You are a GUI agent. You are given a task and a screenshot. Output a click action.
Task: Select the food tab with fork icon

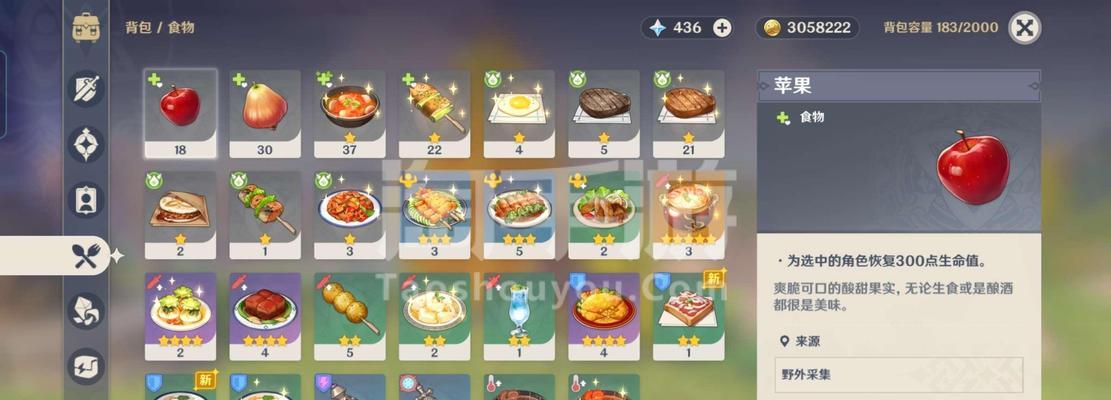(x=86, y=256)
